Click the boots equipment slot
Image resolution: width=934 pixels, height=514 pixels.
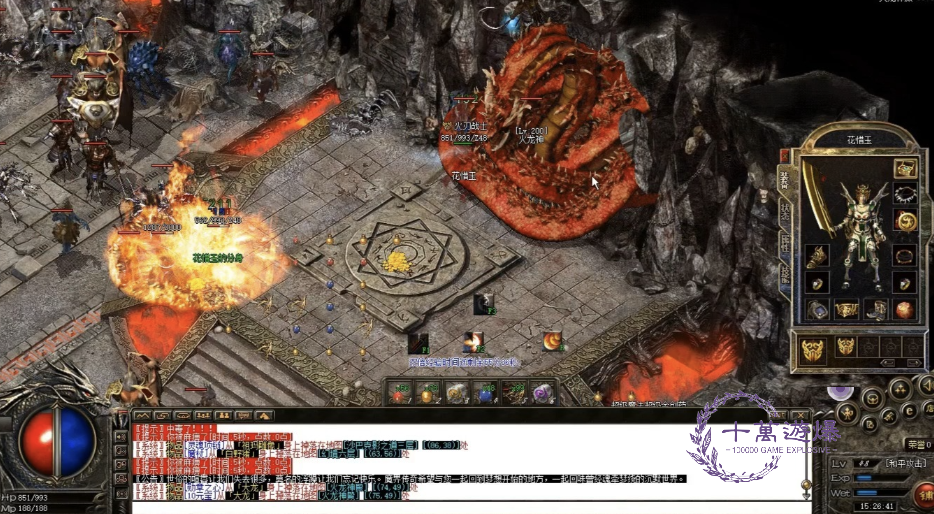point(876,309)
